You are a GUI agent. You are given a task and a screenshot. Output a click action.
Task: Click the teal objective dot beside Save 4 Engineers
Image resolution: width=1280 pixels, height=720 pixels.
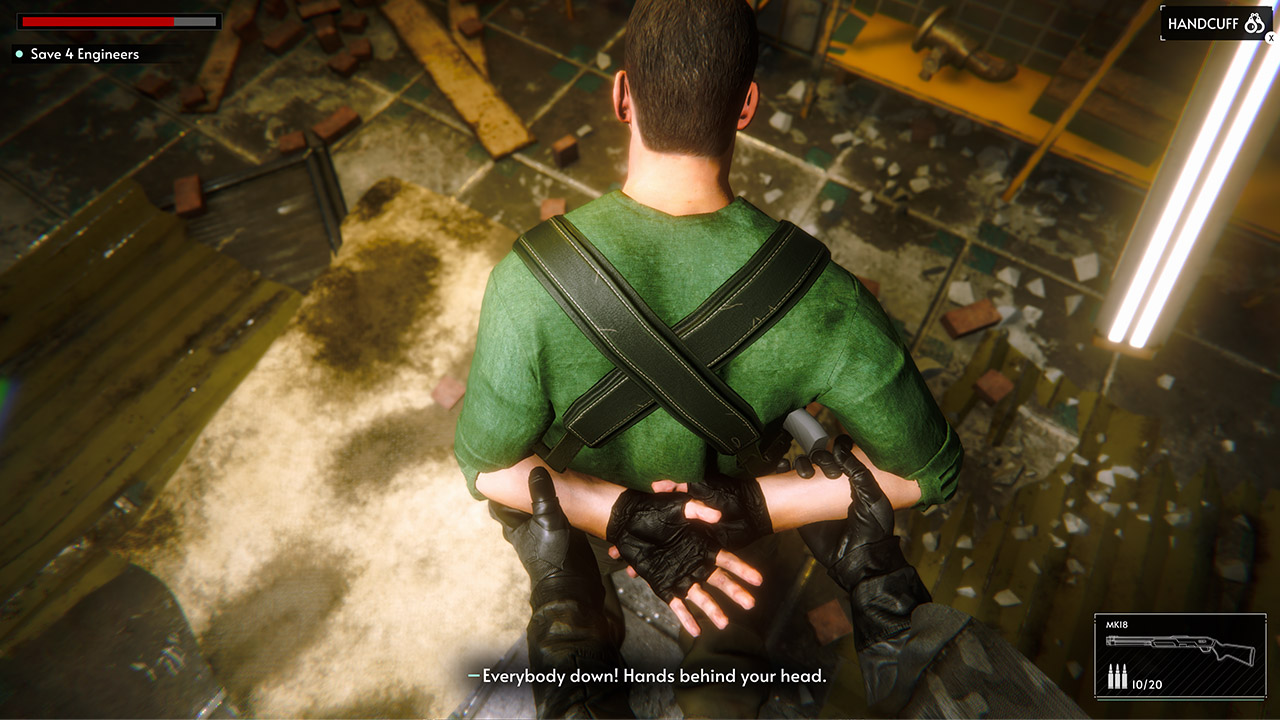(17, 55)
